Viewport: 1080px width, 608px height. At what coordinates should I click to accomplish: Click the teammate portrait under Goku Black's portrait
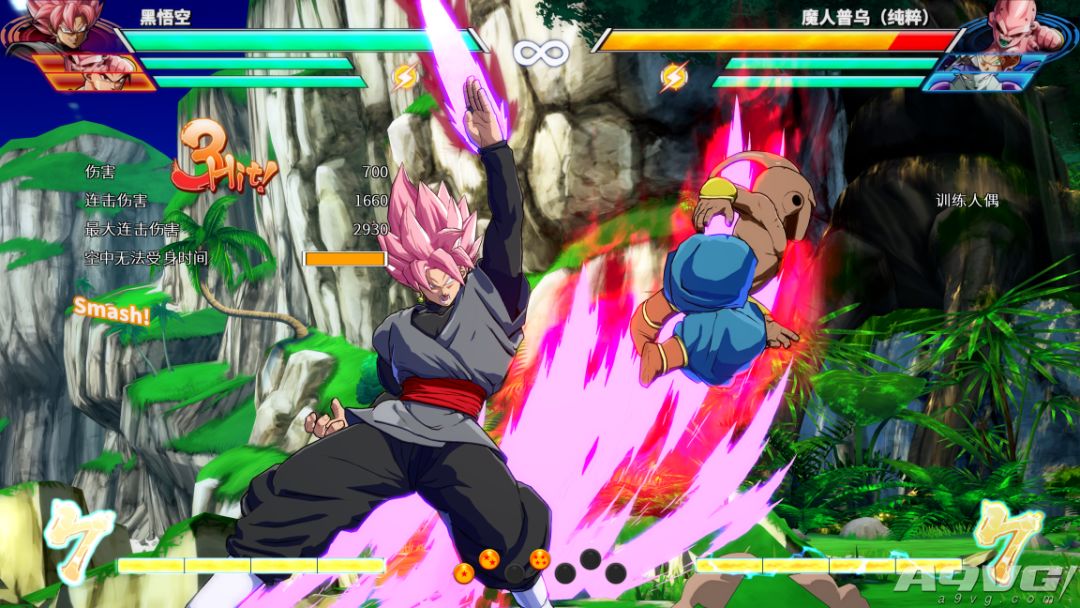pyautogui.click(x=95, y=72)
